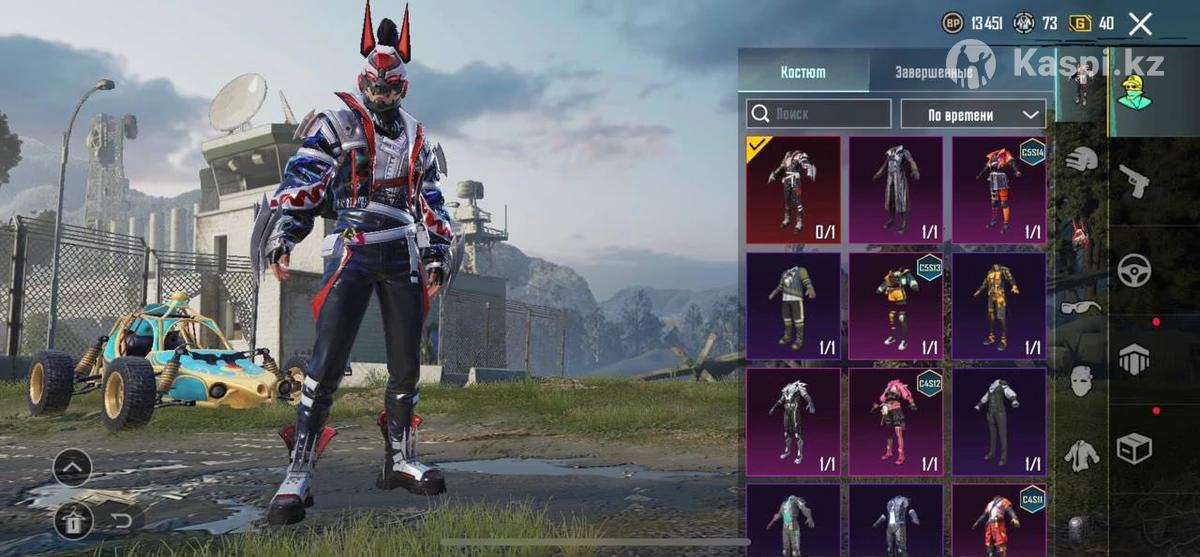Select the equipped red costume with checkmark
Screen dimensions: 1200x557
point(794,190)
